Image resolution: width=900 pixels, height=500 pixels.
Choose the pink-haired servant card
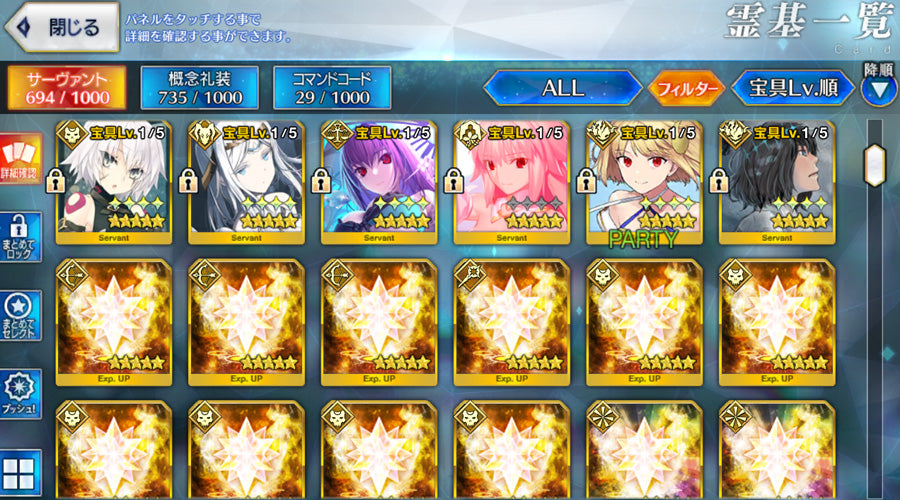coord(511,182)
